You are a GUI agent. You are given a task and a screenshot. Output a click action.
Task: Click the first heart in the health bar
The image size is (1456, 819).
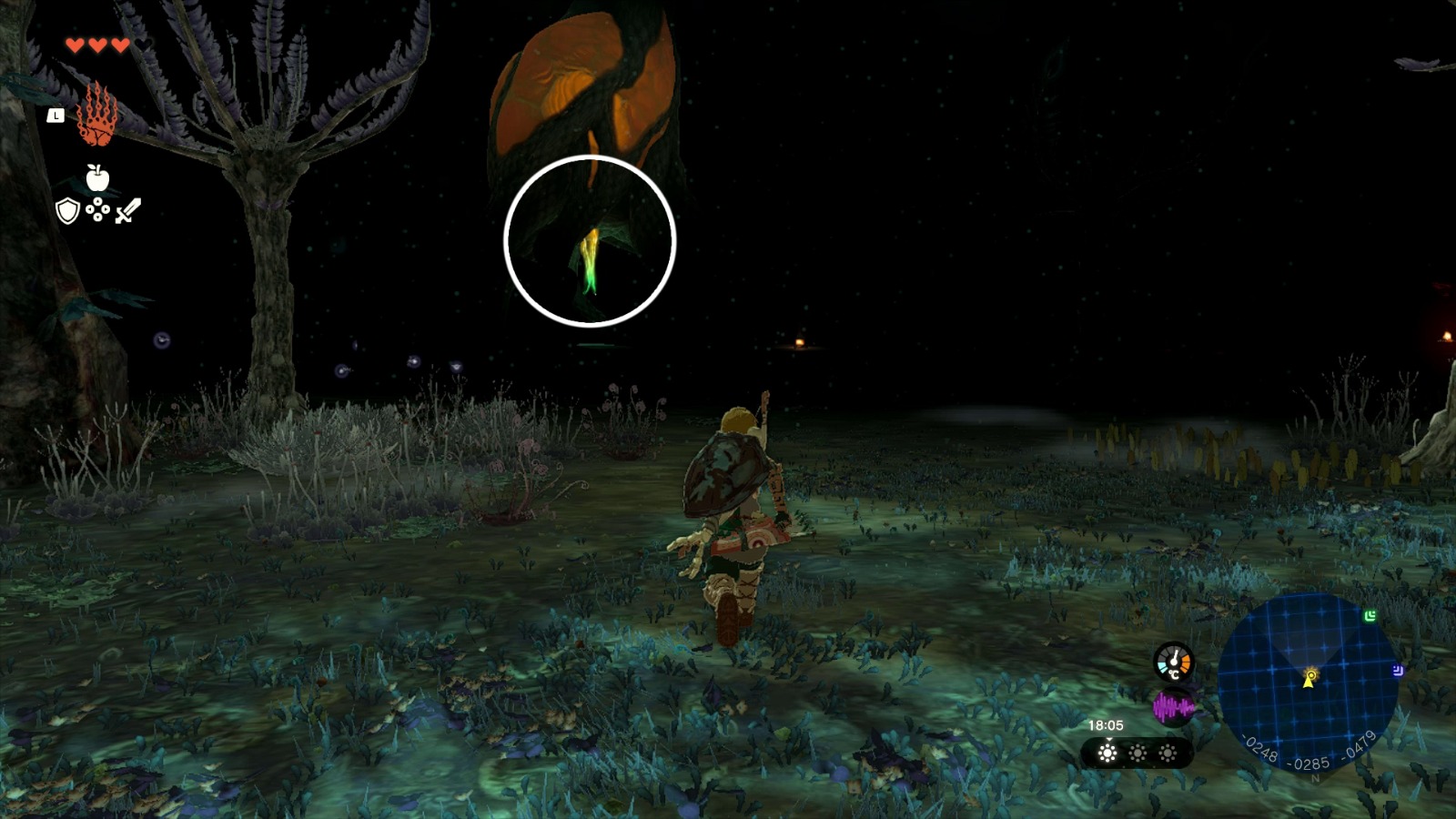76,44
